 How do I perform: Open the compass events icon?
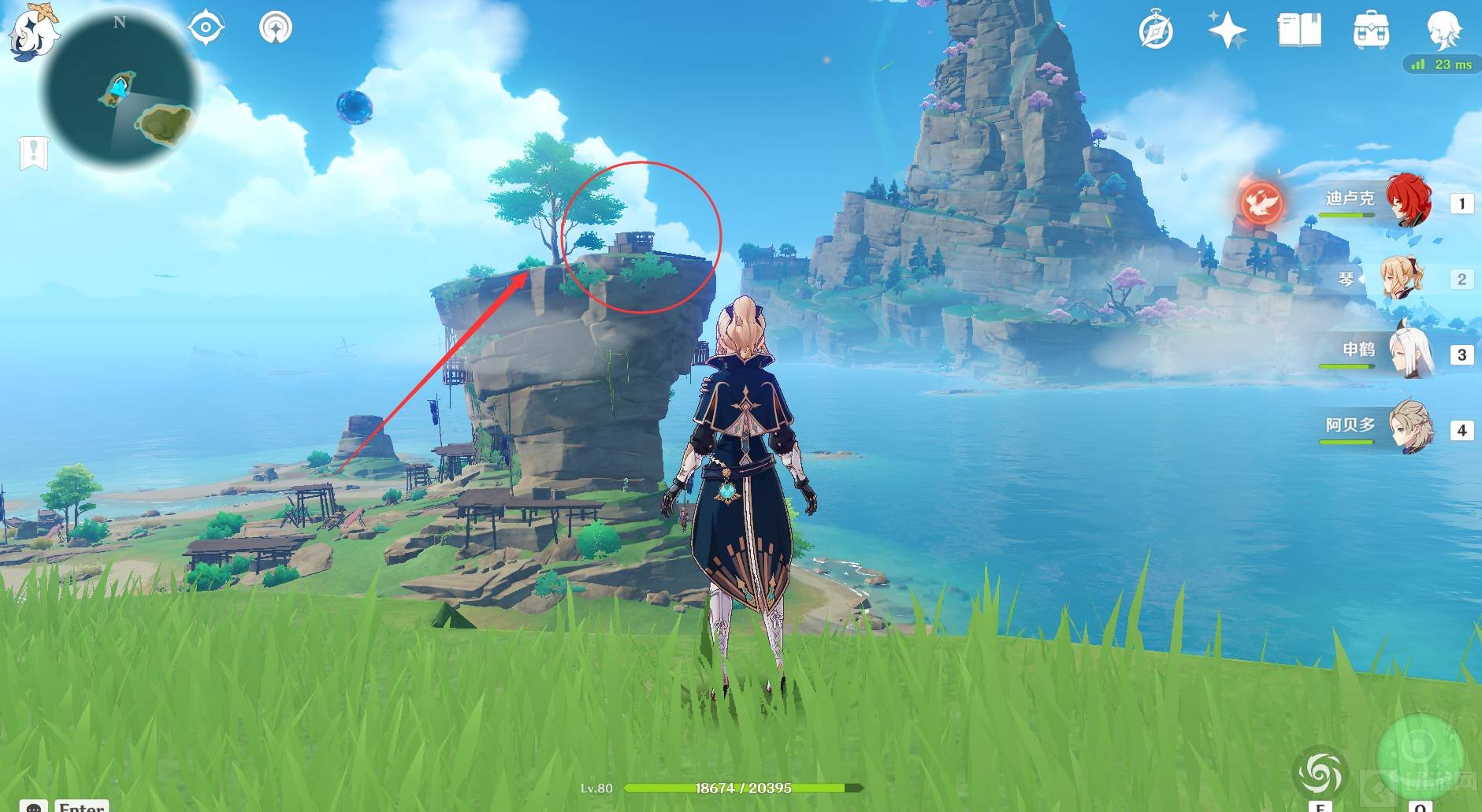1156,32
